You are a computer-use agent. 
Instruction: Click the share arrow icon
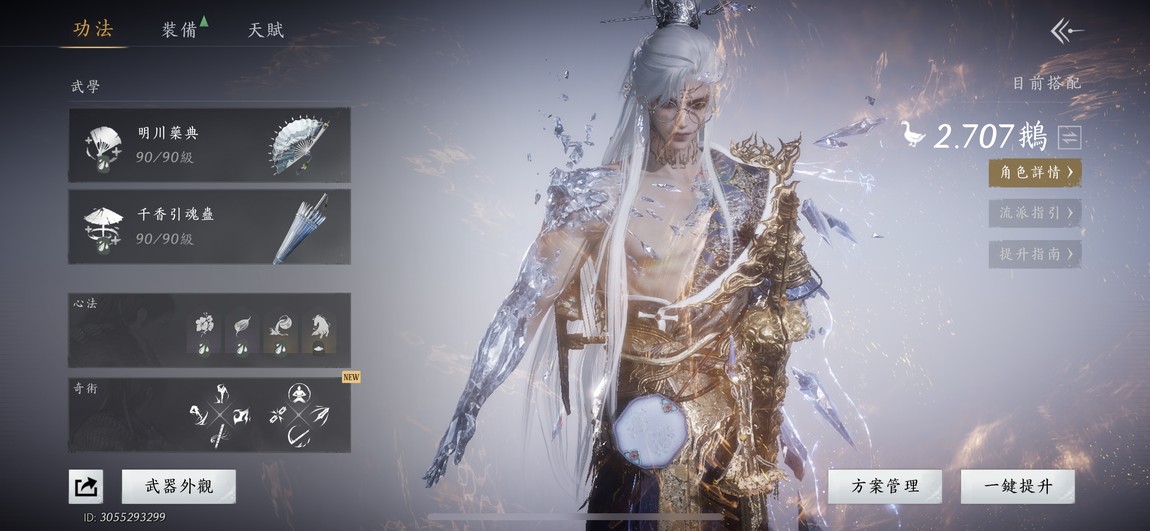click(x=86, y=487)
